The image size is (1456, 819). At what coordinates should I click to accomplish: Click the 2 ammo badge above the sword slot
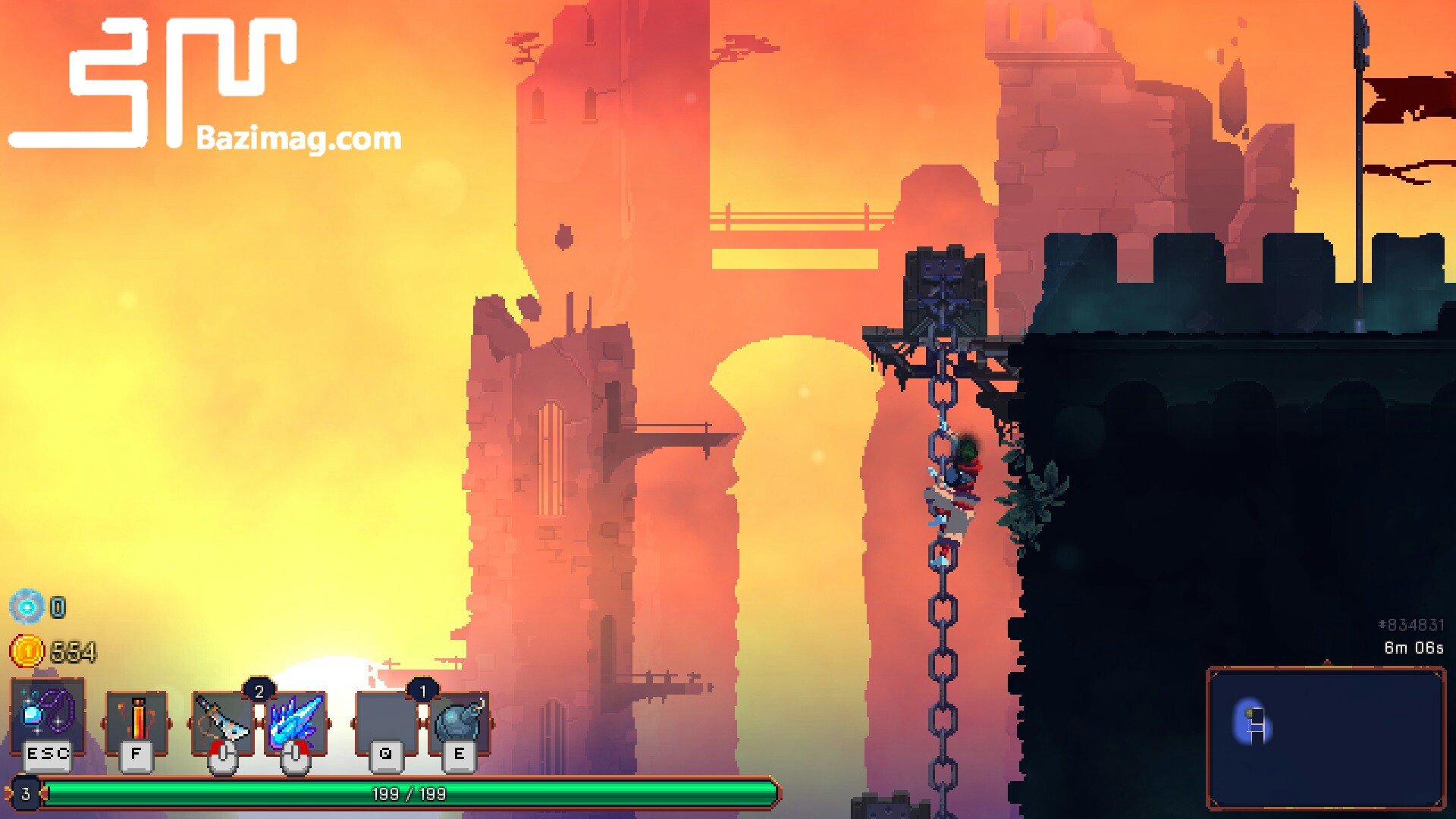[259, 691]
